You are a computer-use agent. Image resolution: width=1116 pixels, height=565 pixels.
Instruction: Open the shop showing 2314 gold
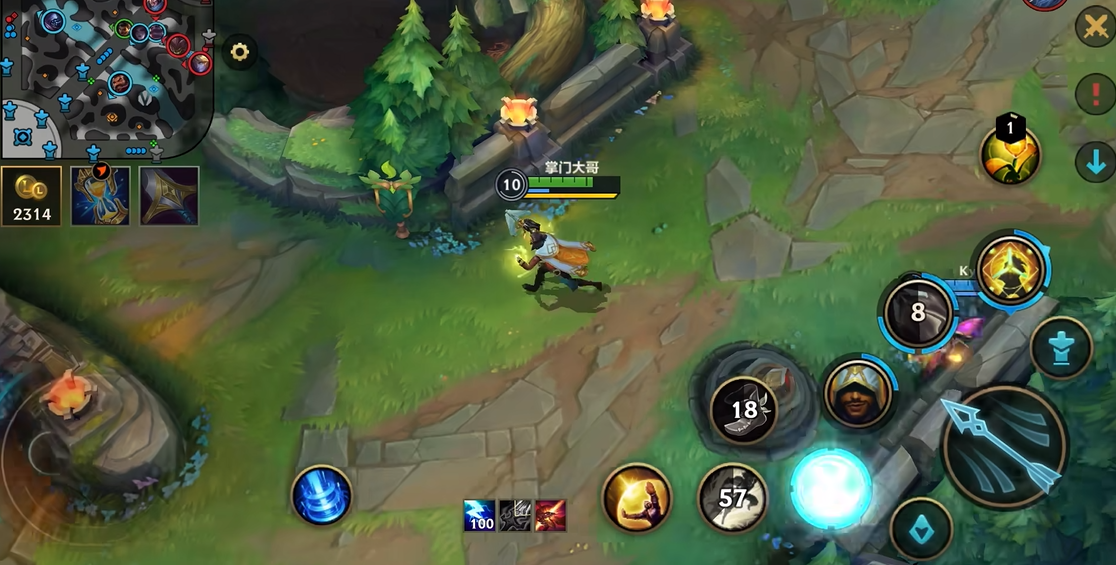(x=32, y=196)
